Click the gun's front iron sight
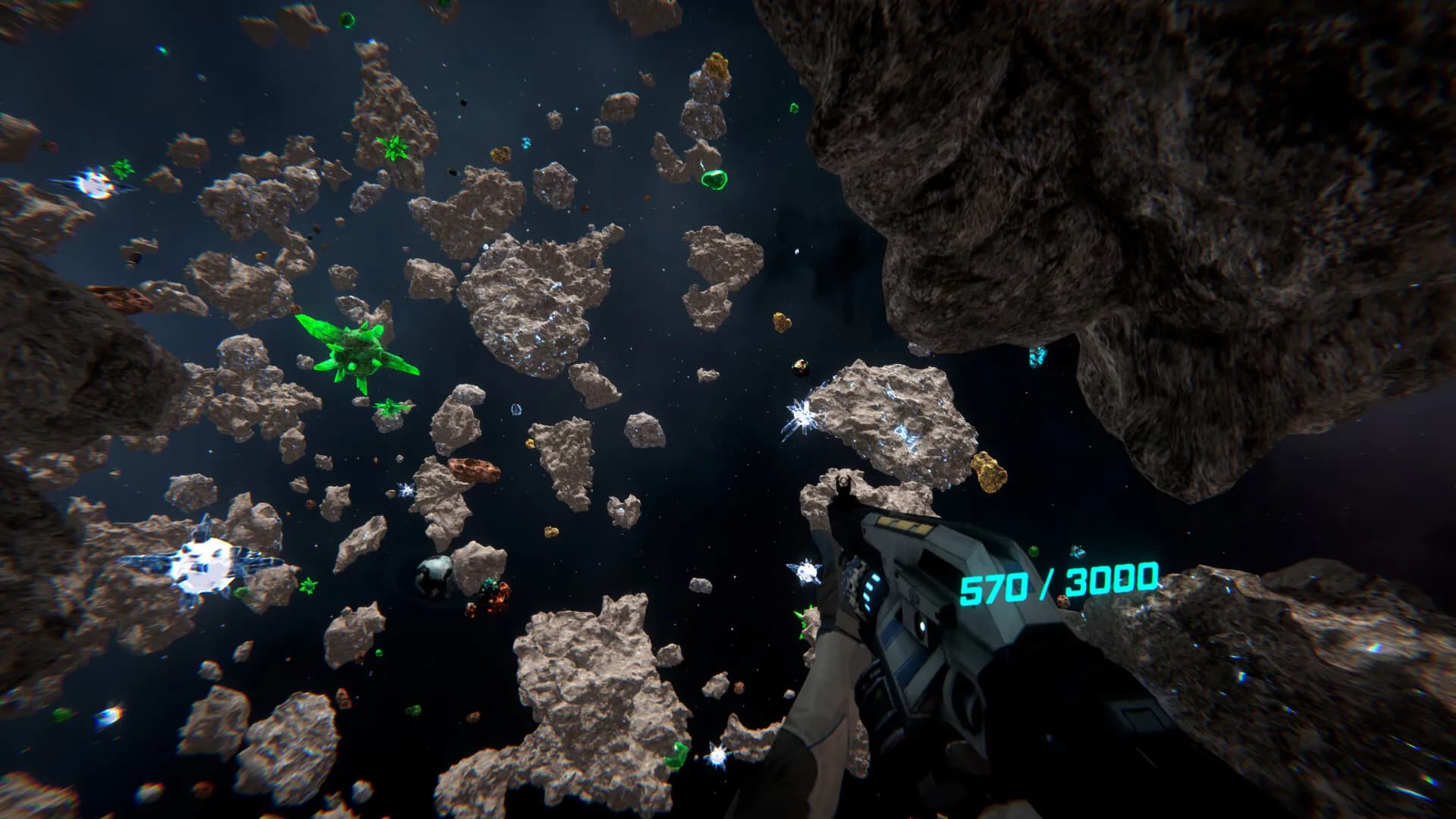The height and width of the screenshot is (819, 1456). 843,482
